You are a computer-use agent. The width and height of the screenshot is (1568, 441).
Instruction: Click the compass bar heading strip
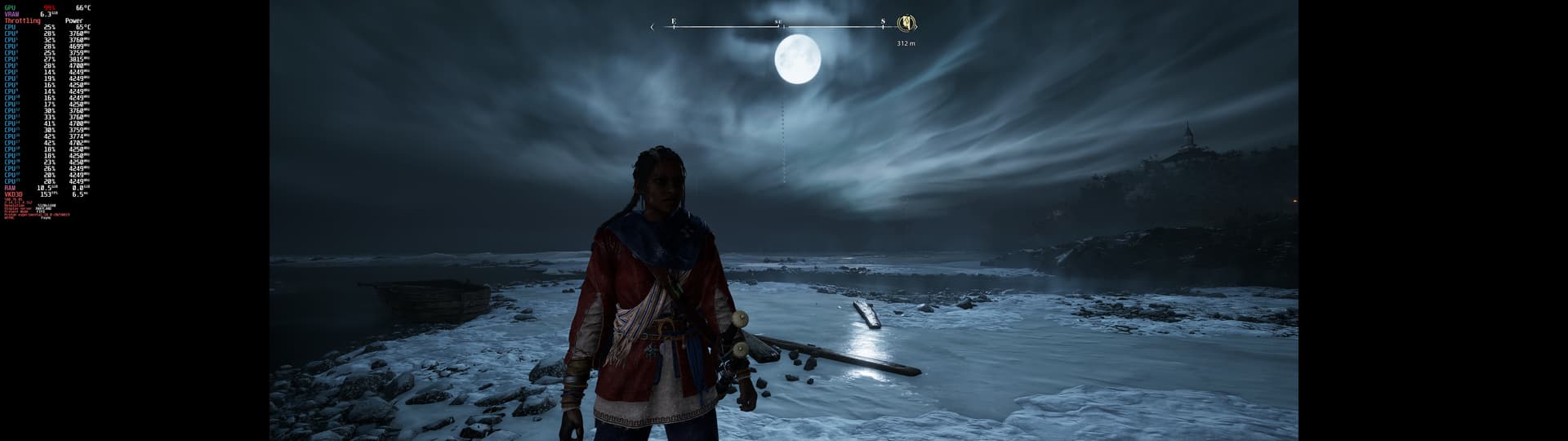pos(777,27)
